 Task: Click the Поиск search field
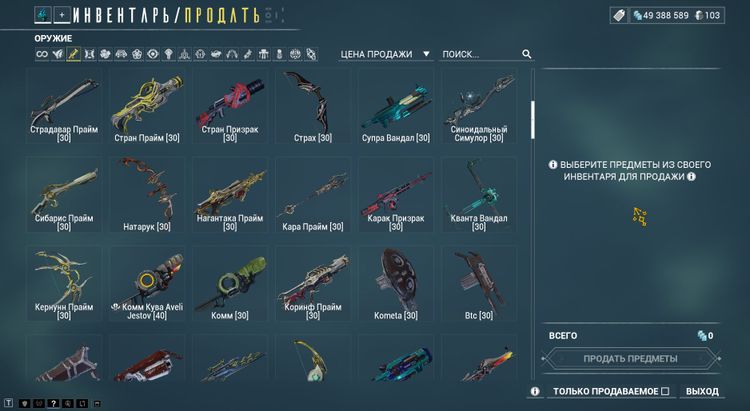point(480,54)
